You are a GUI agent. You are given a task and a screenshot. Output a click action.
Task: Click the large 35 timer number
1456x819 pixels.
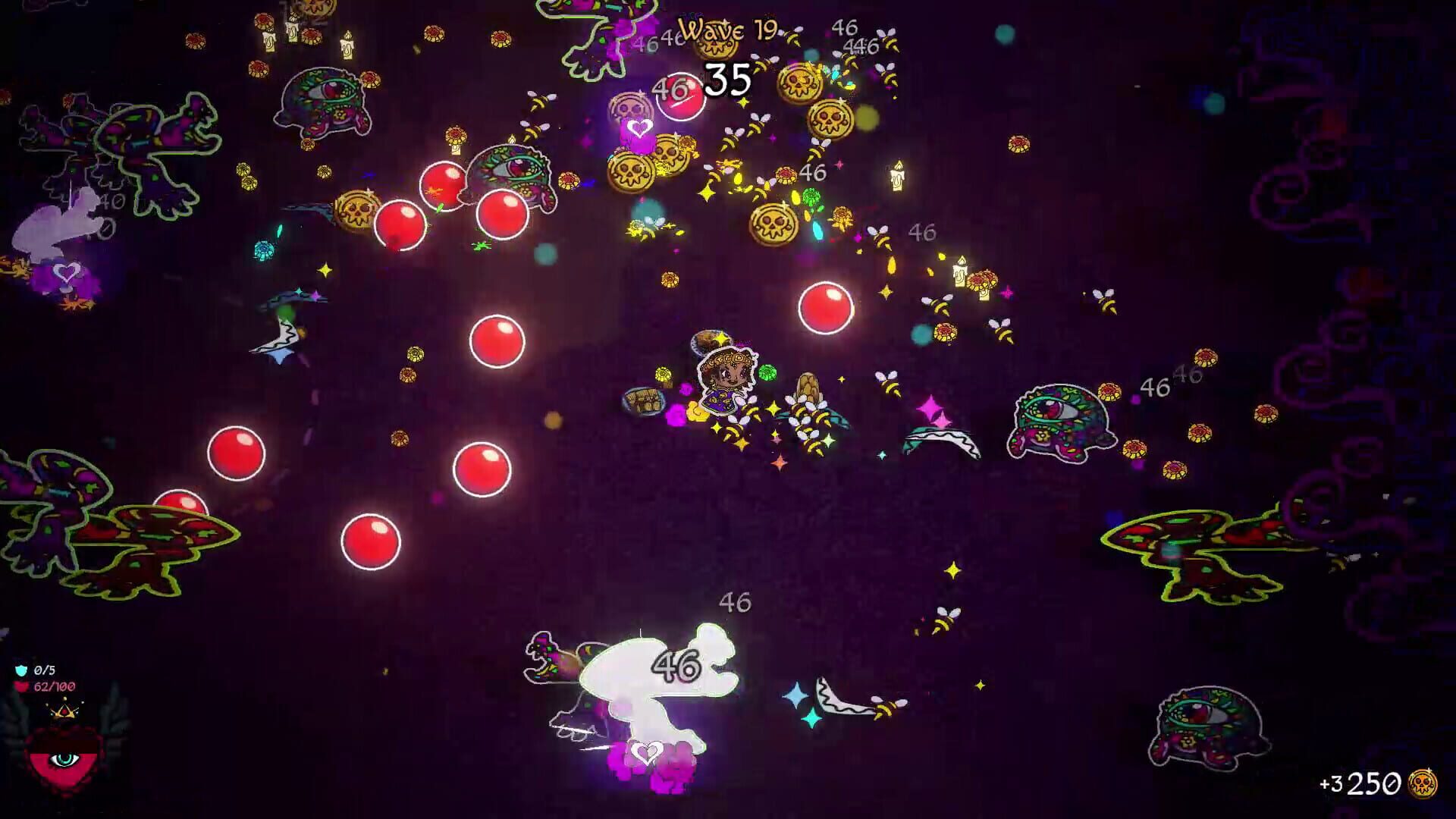coord(730,80)
